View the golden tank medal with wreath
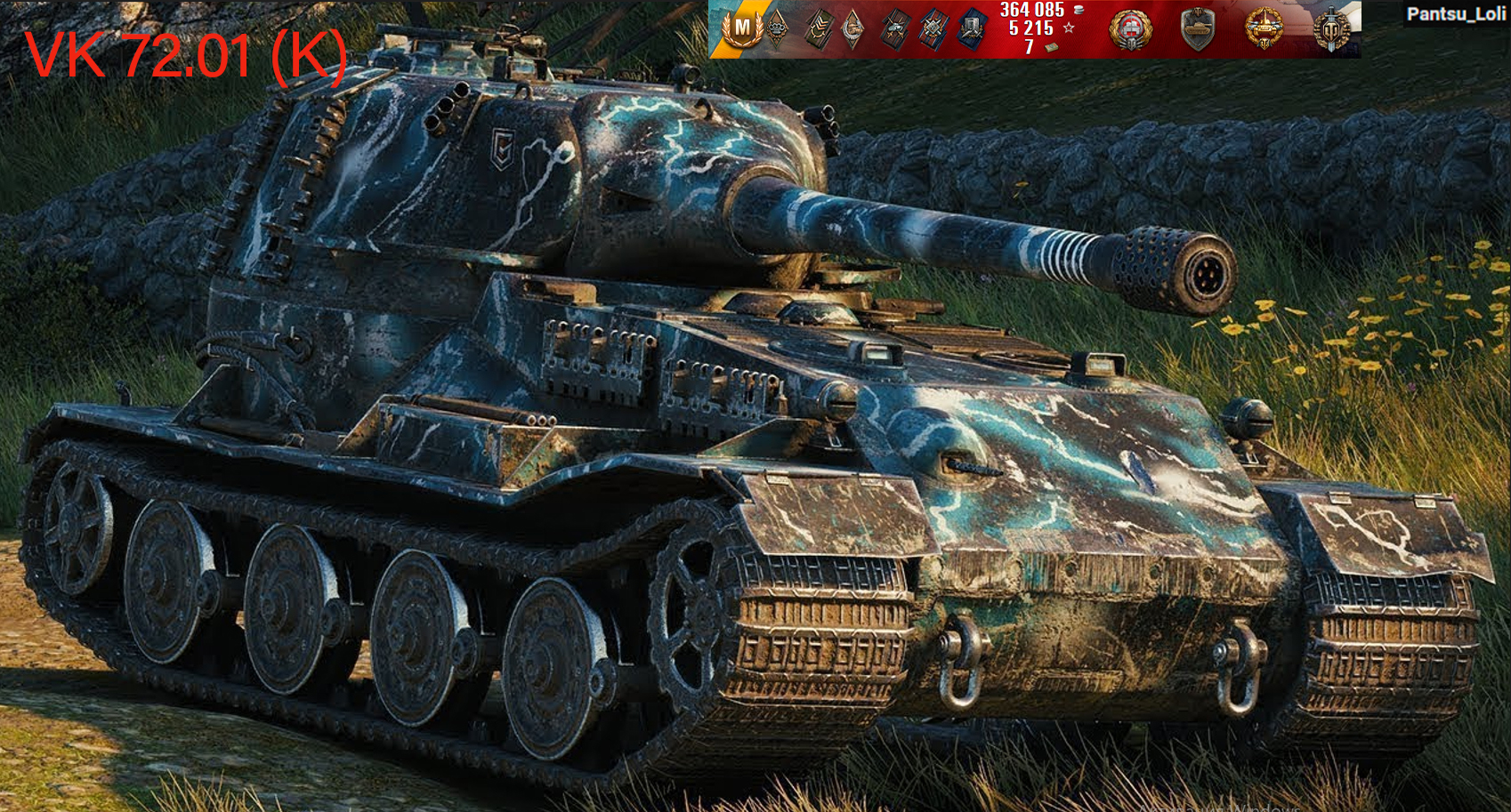Screen dimensions: 1511x812 pos(1264,29)
